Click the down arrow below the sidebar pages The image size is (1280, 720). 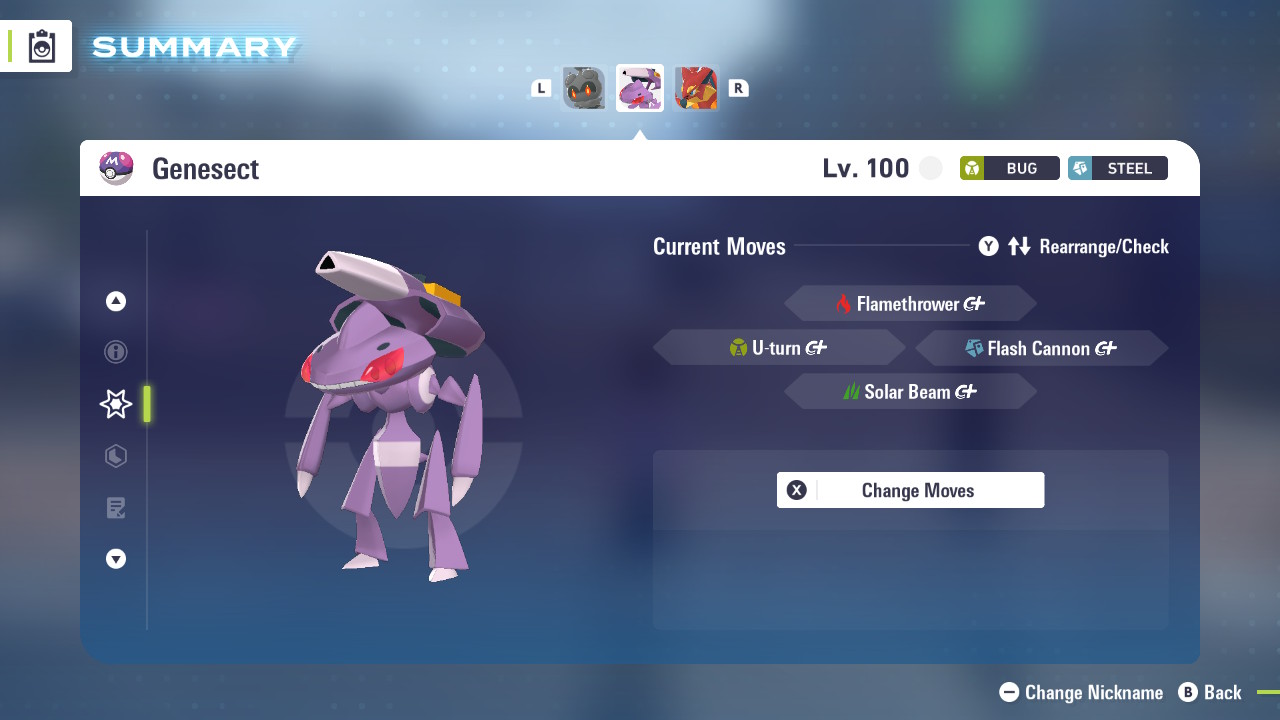(x=115, y=559)
